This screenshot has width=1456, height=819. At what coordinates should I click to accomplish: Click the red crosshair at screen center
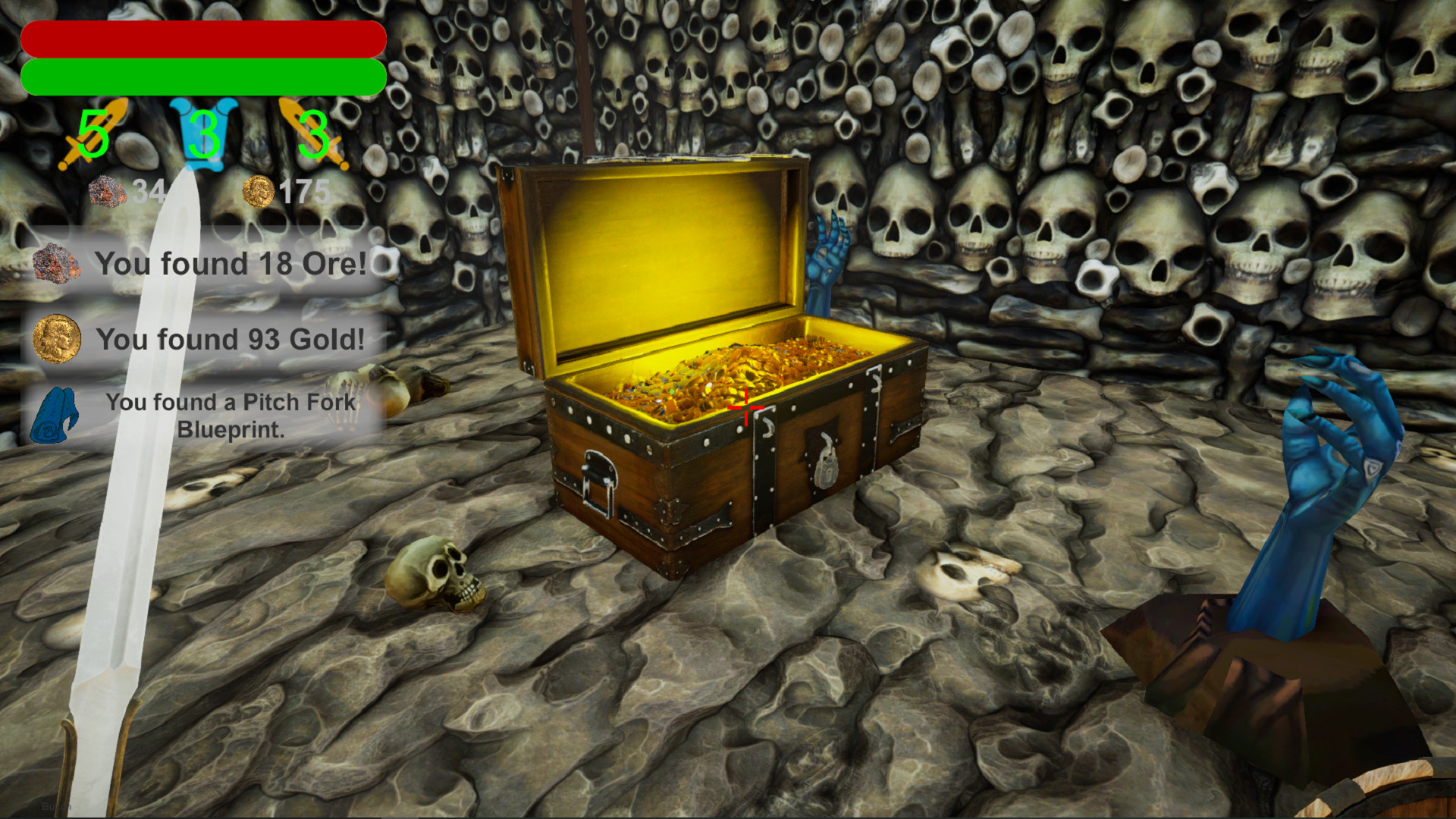click(747, 408)
